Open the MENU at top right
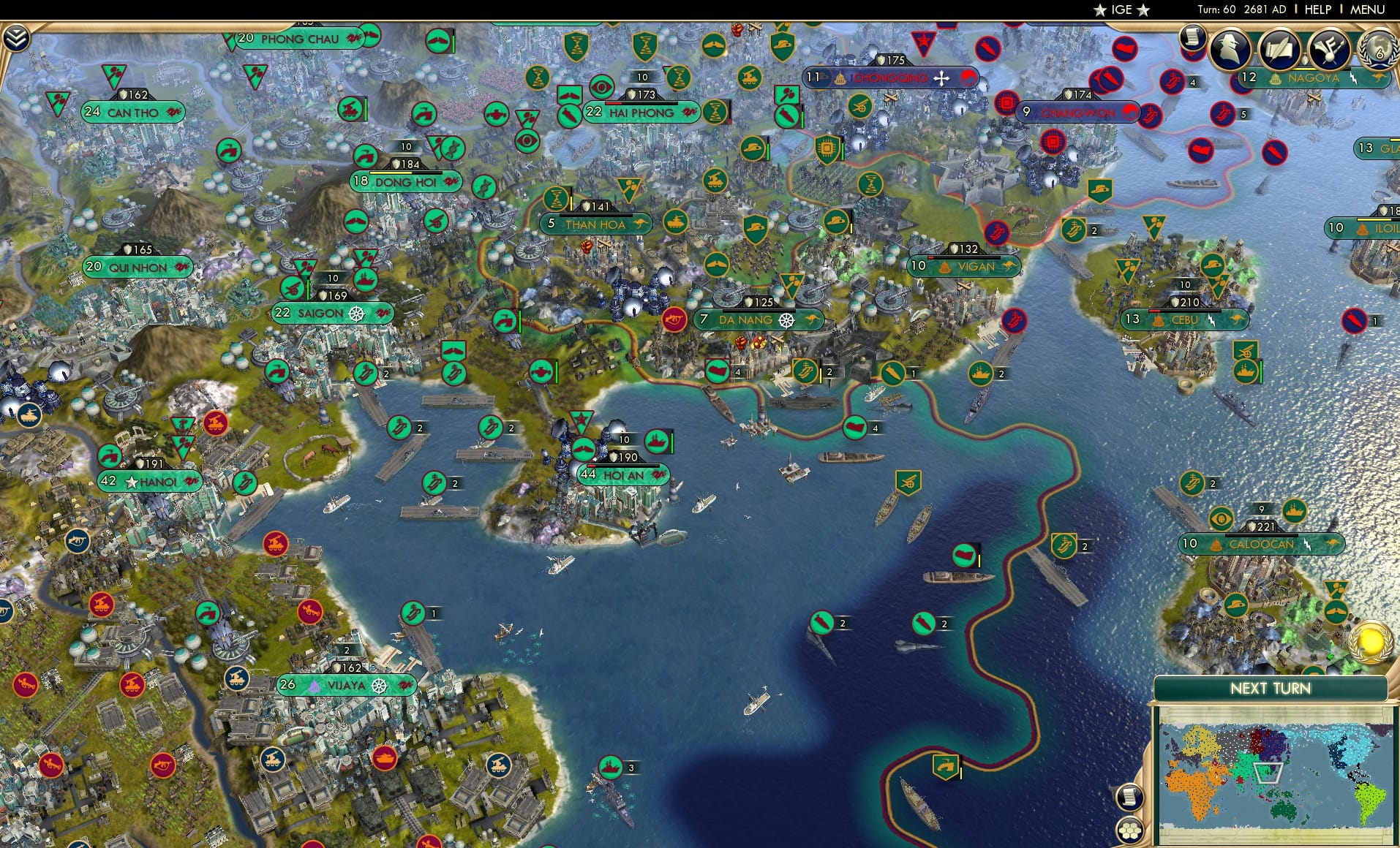The width and height of the screenshot is (1400, 848). (1367, 9)
